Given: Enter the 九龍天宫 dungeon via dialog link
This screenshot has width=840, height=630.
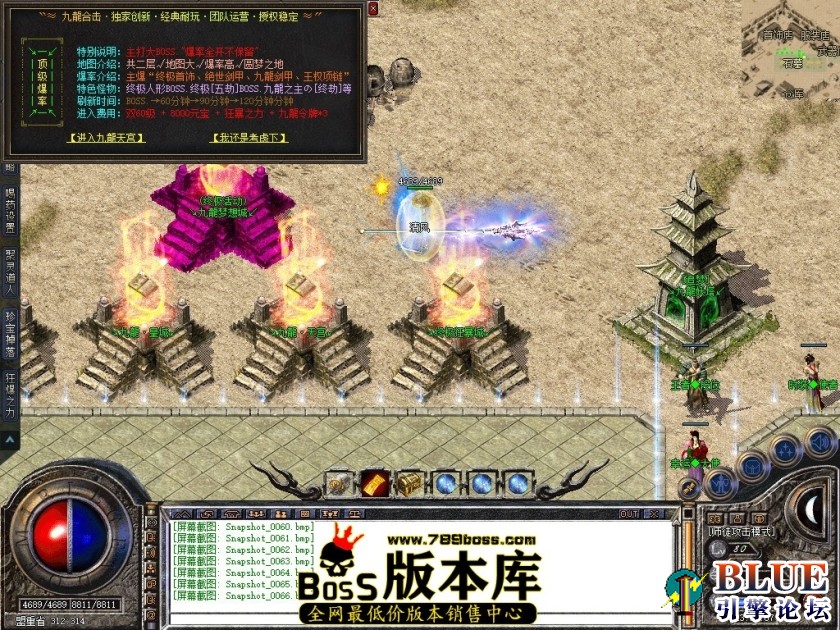Looking at the screenshot, I should tap(106, 138).
